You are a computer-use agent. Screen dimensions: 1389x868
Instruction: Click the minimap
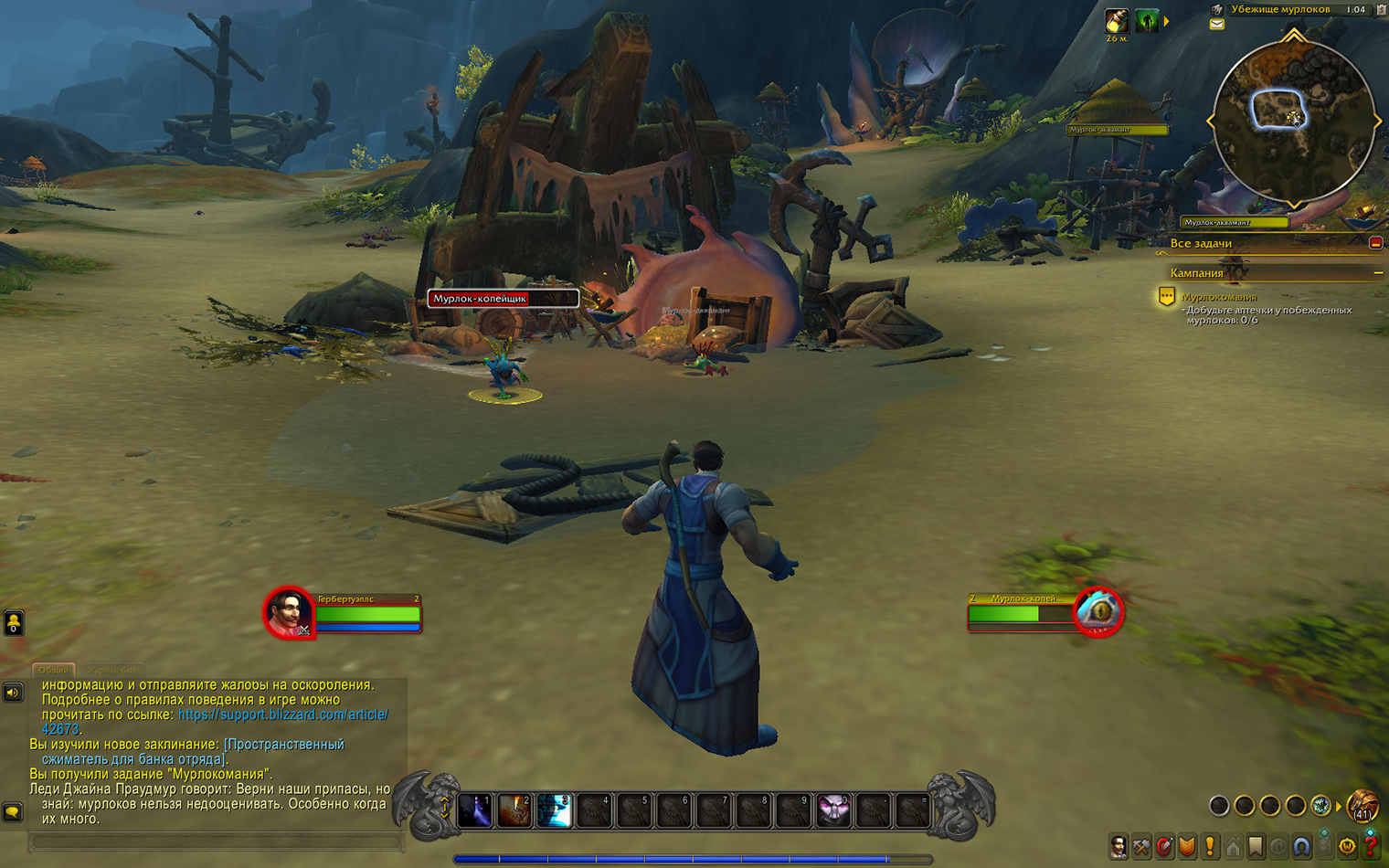coord(1293,121)
